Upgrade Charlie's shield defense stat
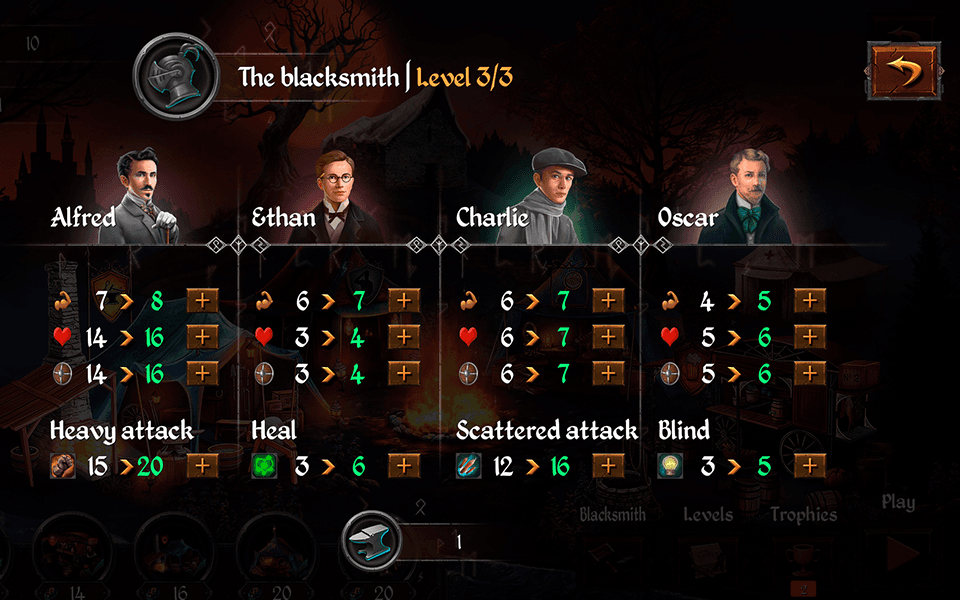Viewport: 960px width, 600px height. pos(608,374)
